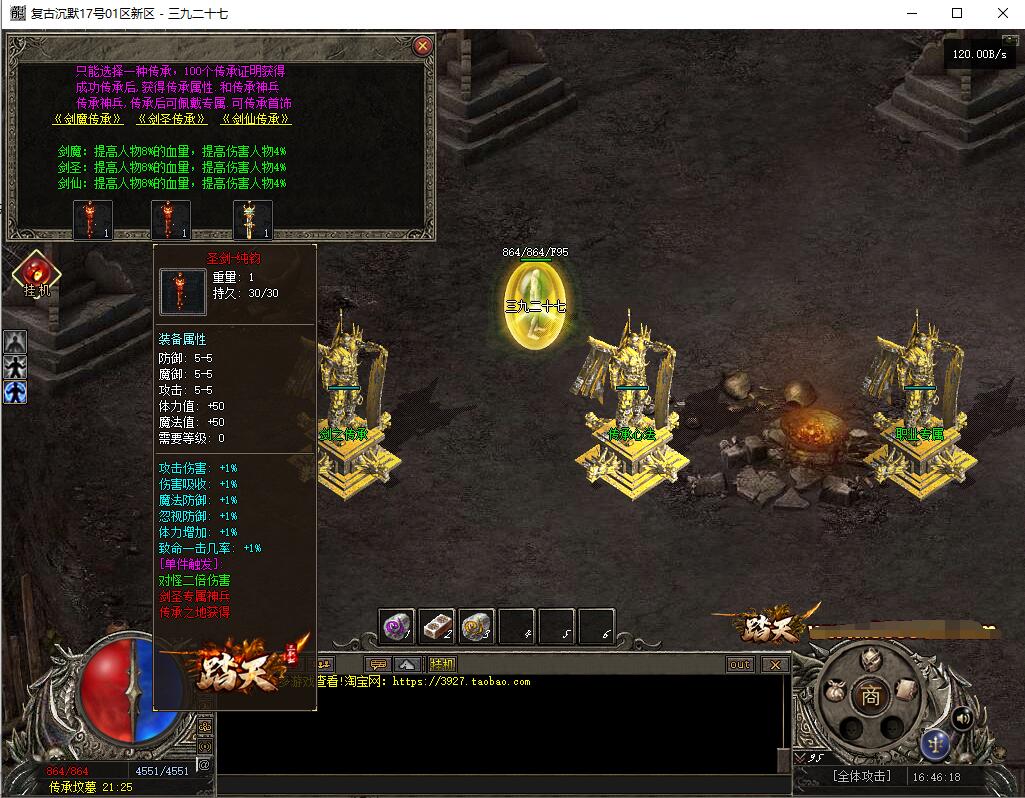Use the white tile item in hotbar slot 2

(x=437, y=627)
